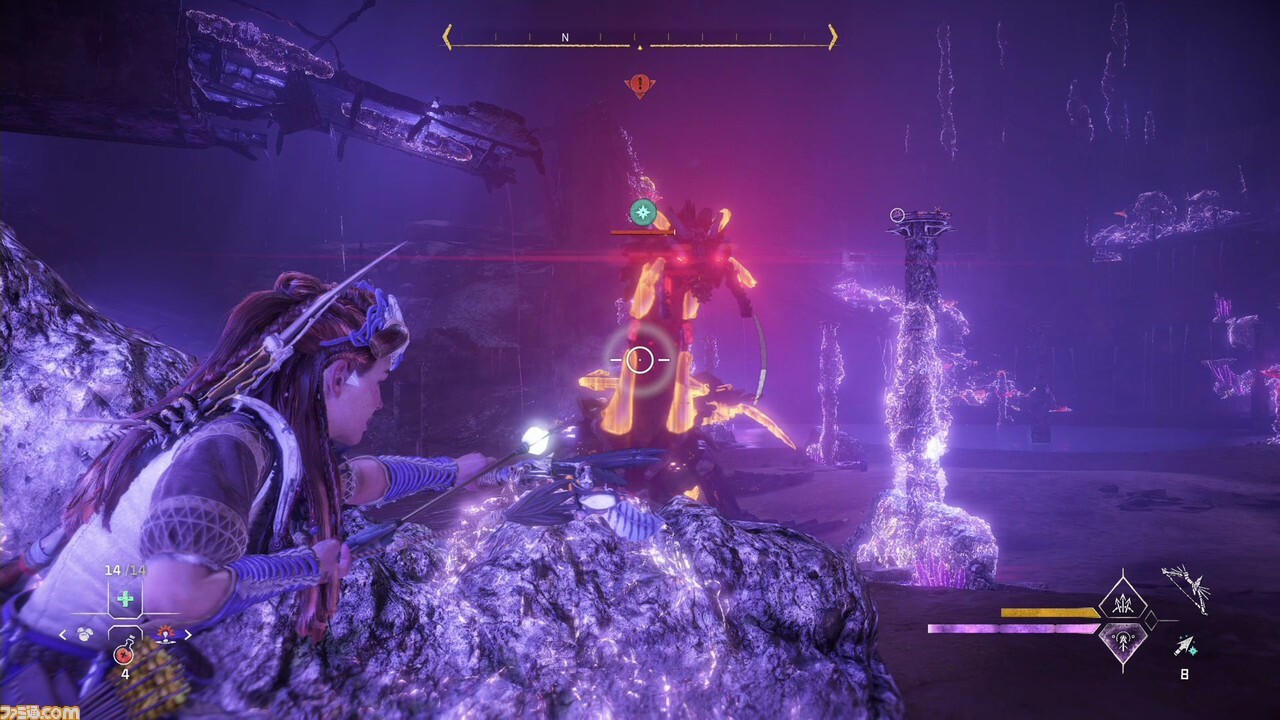Click the green star status icon above enemy
Image resolution: width=1280 pixels, height=720 pixels.
coord(643,212)
